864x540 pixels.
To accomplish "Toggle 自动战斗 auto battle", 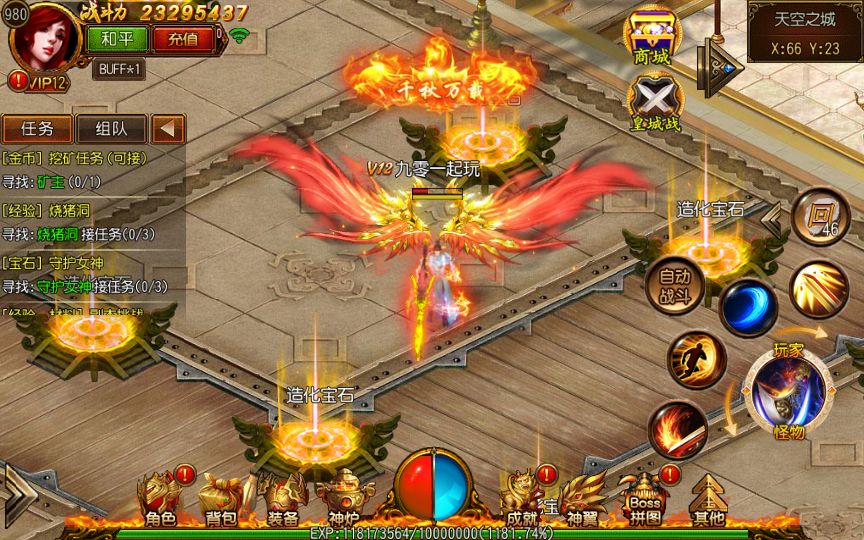I will click(674, 283).
